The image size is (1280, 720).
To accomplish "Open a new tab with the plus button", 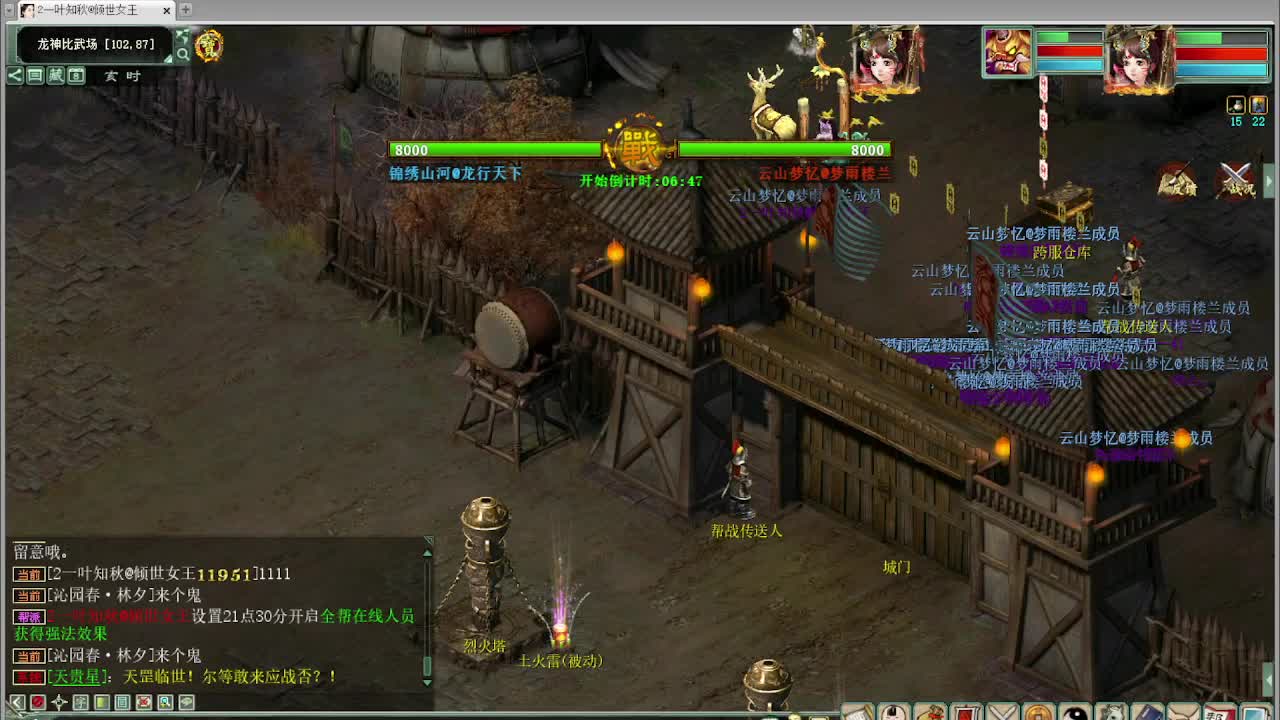I will click(185, 9).
